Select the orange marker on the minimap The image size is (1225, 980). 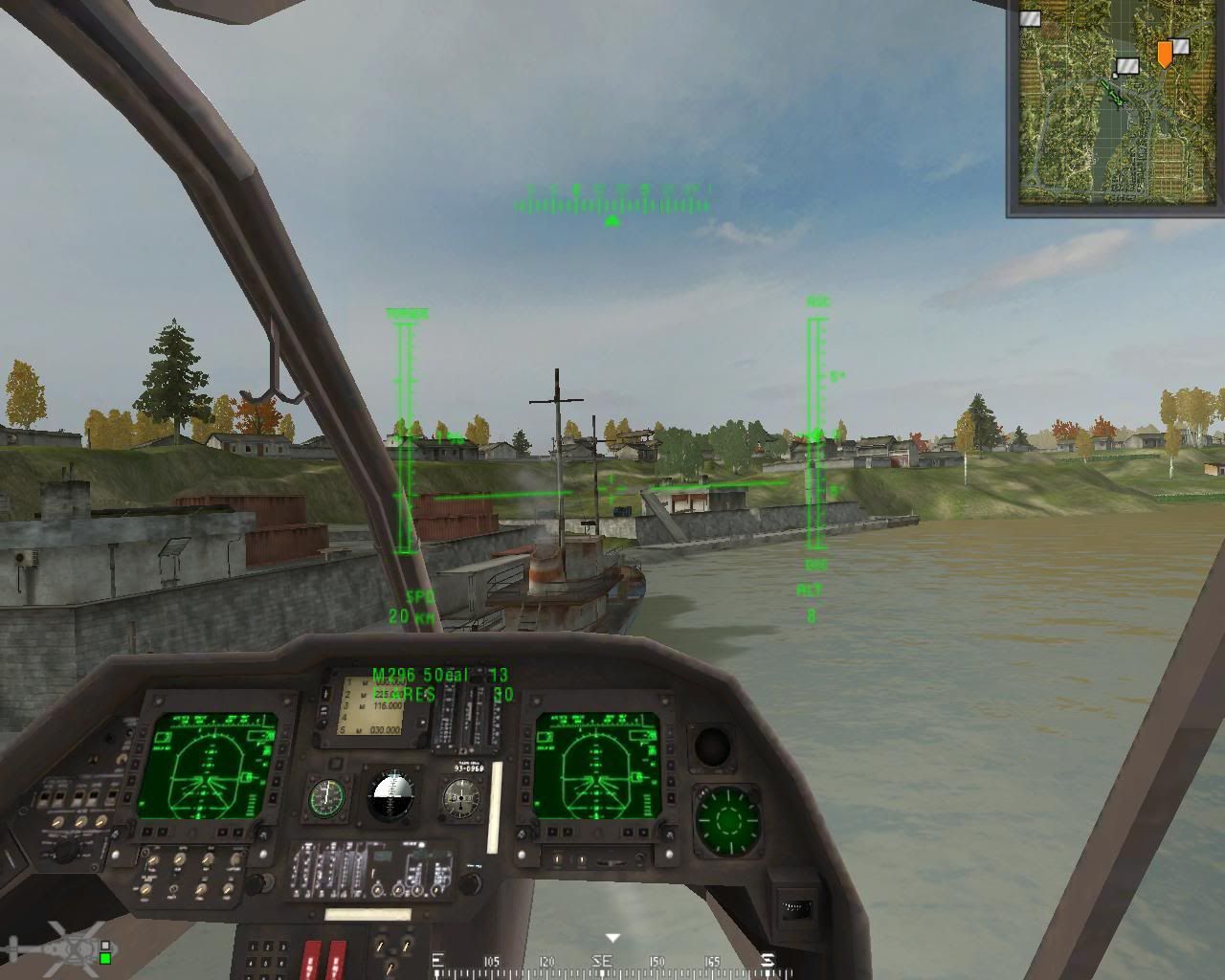point(1163,54)
